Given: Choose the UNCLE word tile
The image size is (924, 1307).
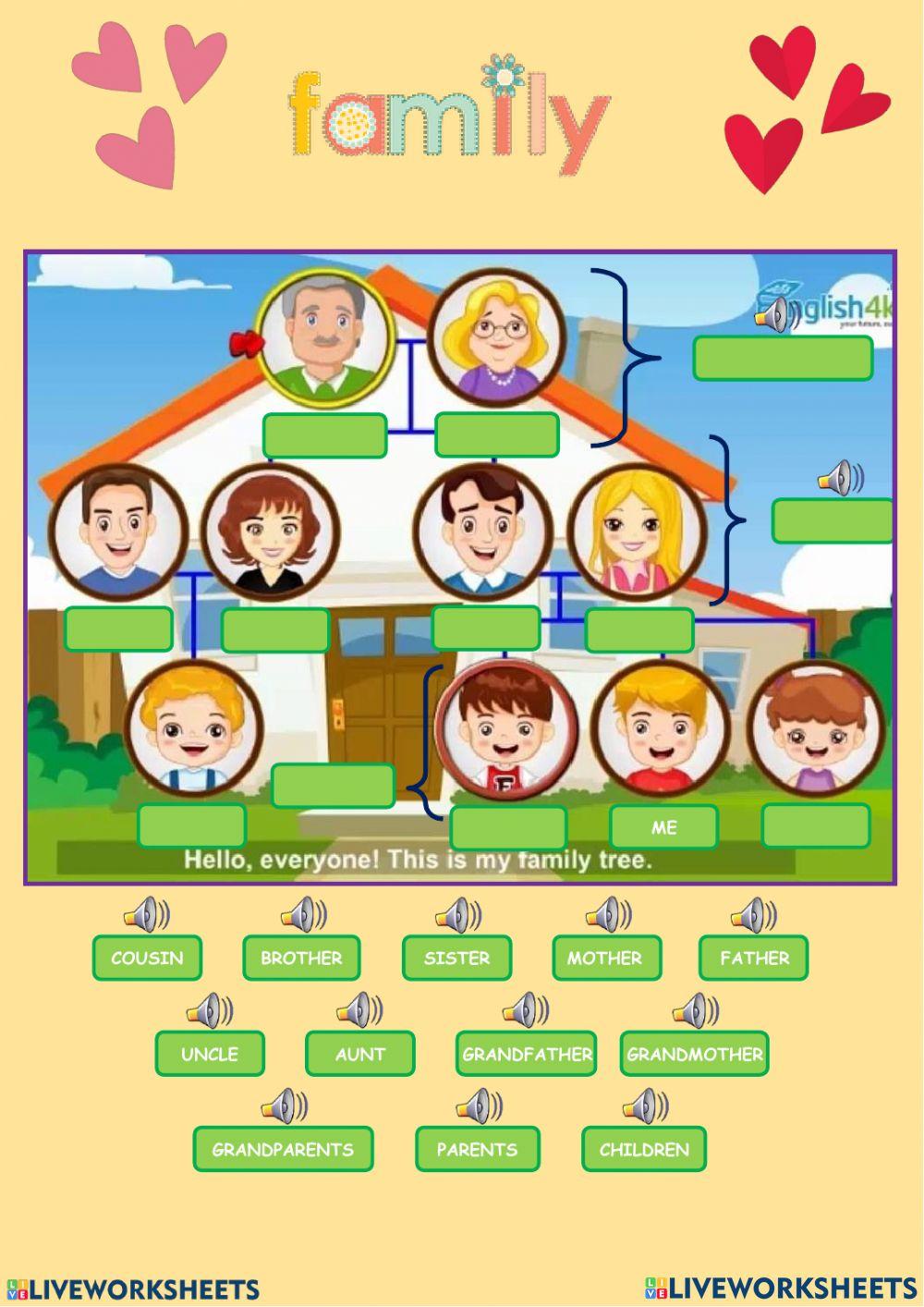Looking at the screenshot, I should pyautogui.click(x=210, y=1054).
